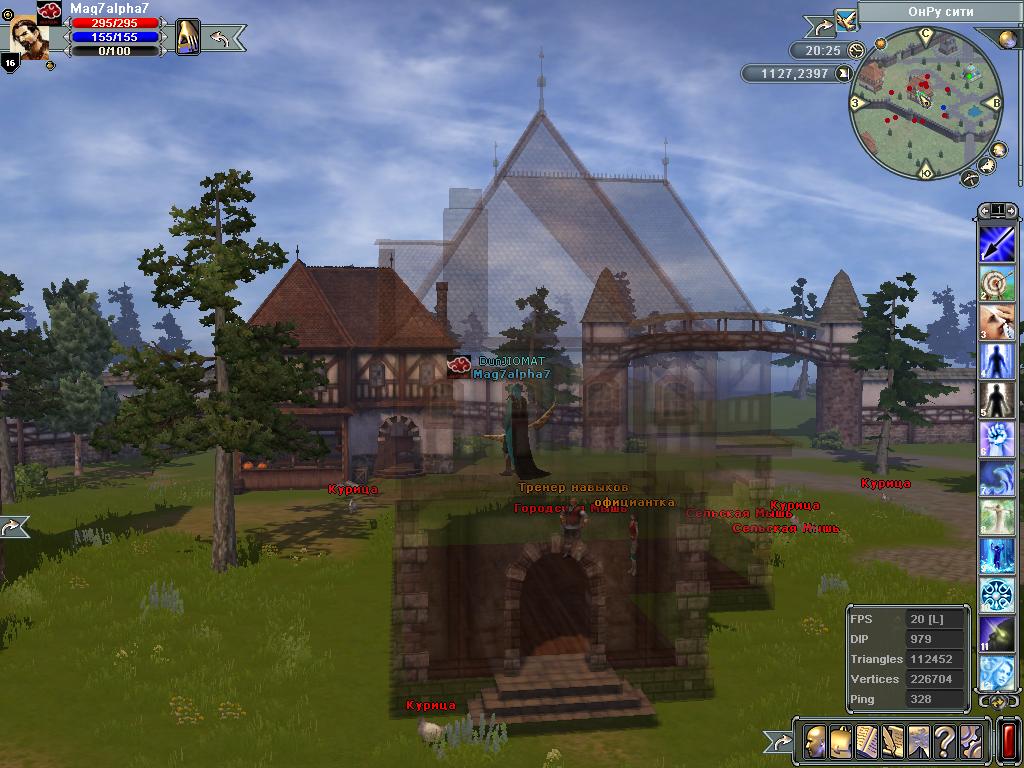Viewport: 1024px width, 768px height.
Task: Click the golden bell icon beside the mana bar
Action: point(188,37)
